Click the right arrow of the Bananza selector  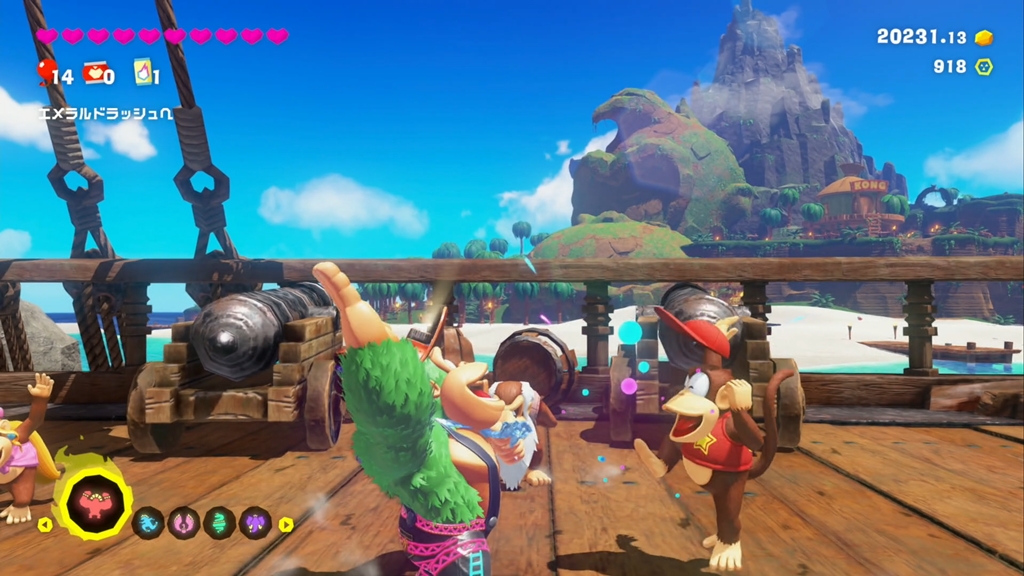pyautogui.click(x=286, y=523)
